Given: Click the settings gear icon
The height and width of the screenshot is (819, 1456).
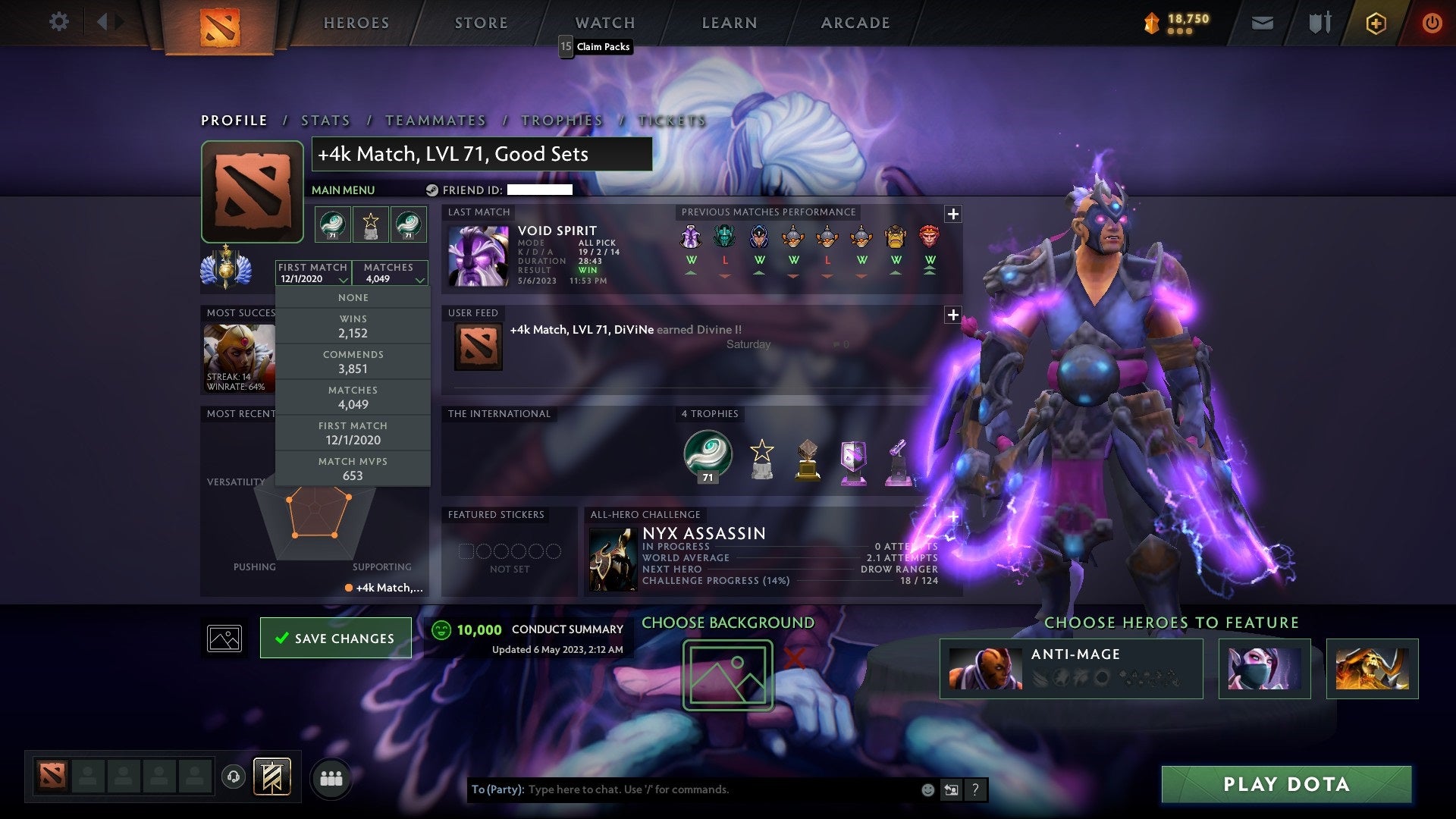Looking at the screenshot, I should [59, 22].
